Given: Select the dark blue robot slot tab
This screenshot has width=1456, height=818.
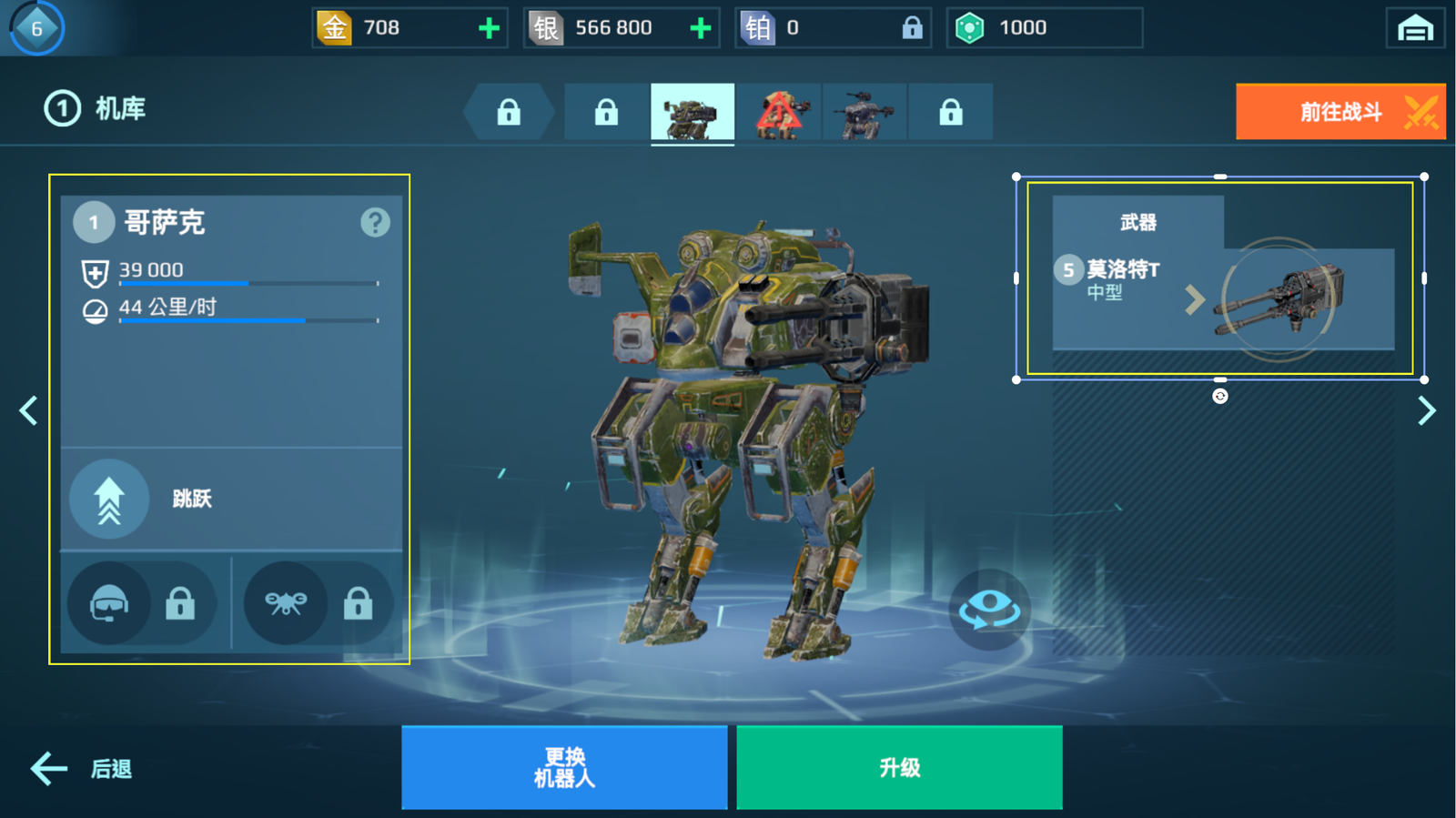Looking at the screenshot, I should 864,113.
